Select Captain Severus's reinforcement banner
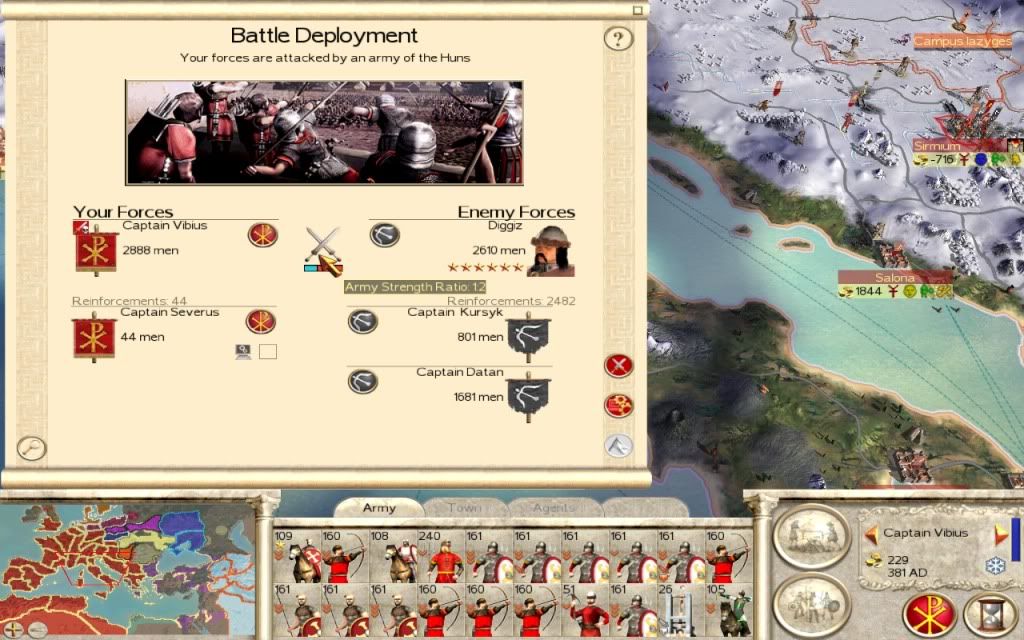Screen dimensions: 1024x640 95,336
